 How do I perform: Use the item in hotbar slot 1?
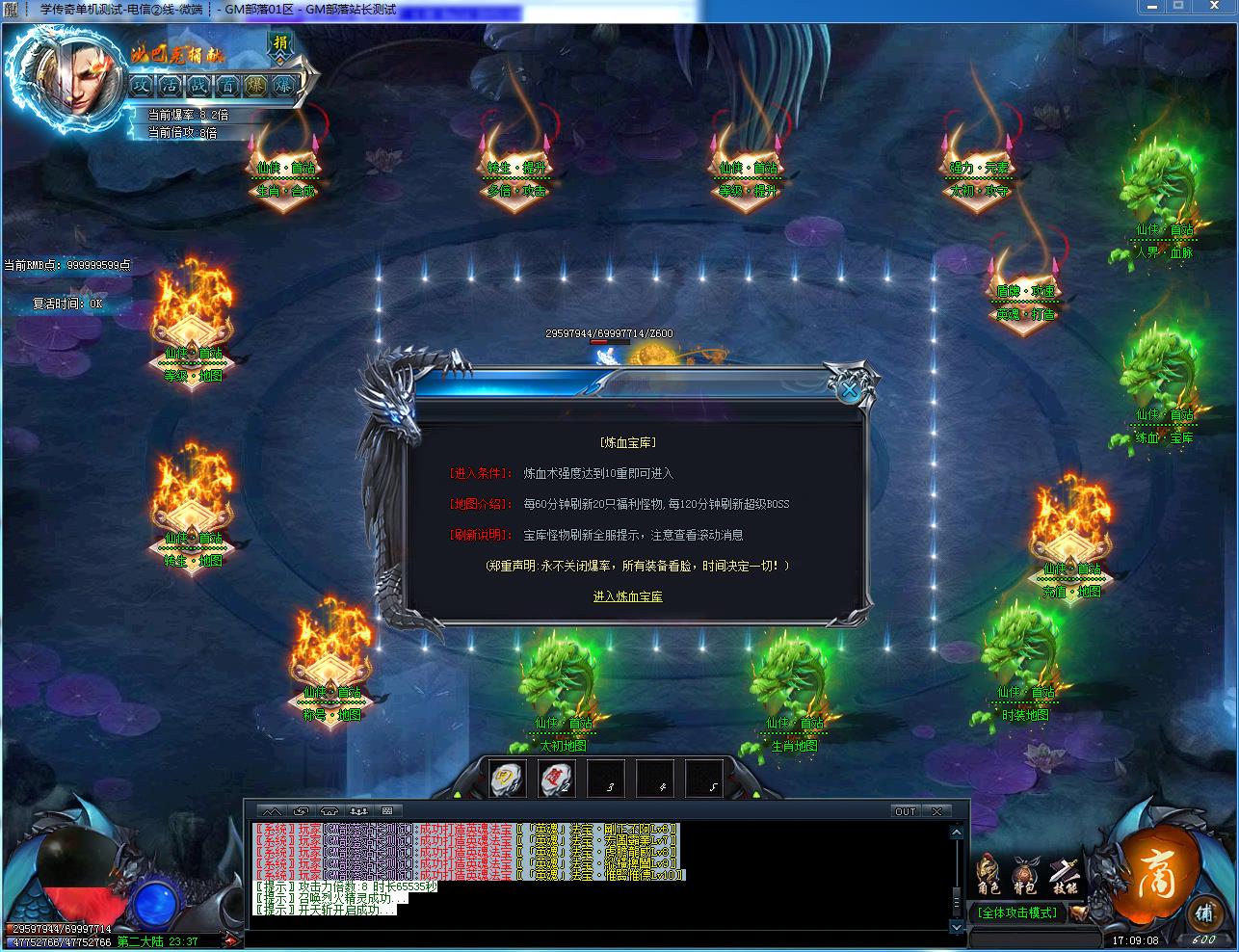(507, 778)
